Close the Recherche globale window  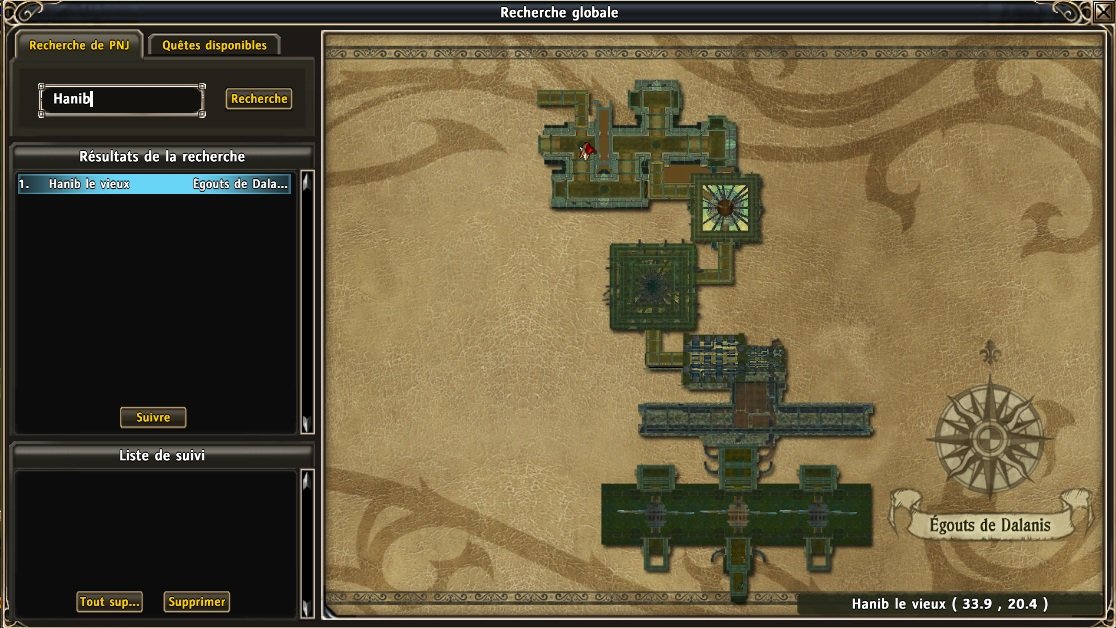coord(1102,11)
